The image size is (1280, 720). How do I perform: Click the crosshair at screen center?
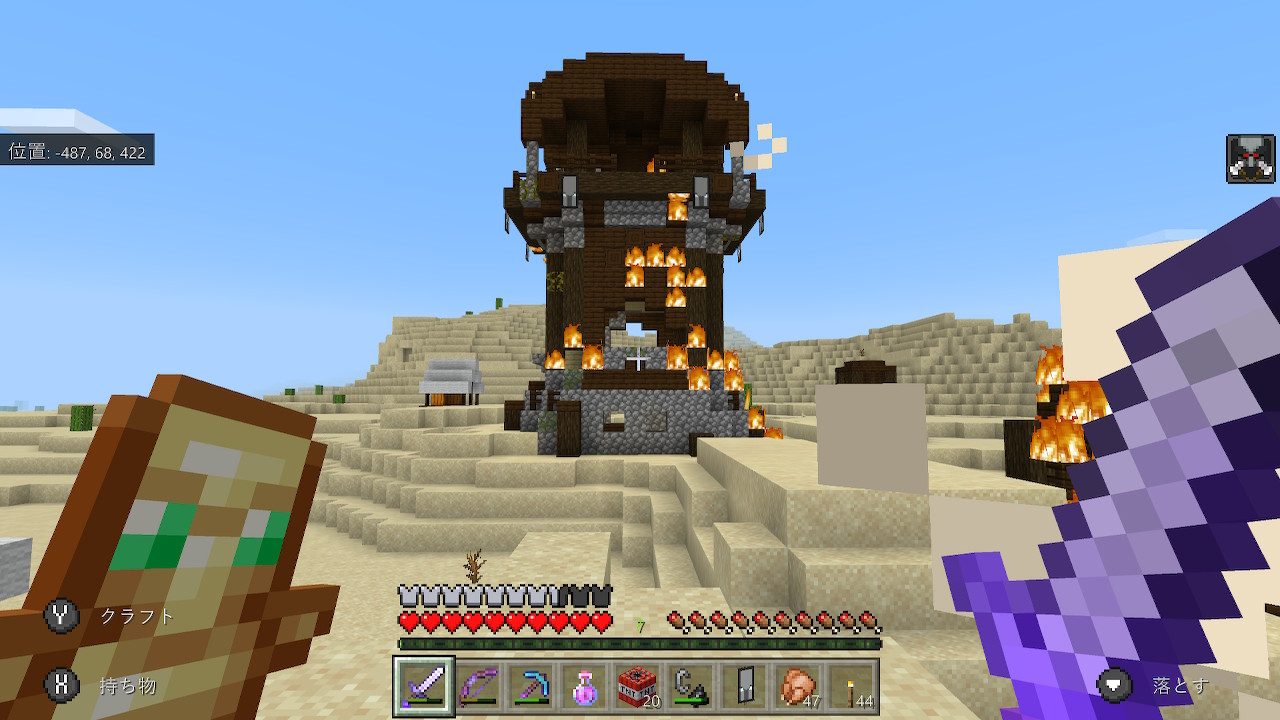tap(640, 360)
